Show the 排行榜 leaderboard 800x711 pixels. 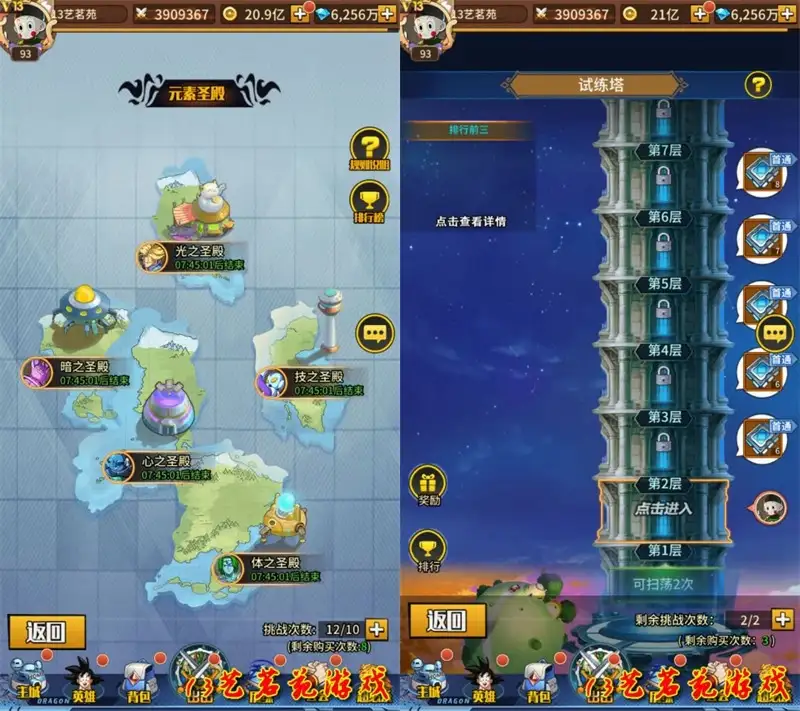(372, 200)
